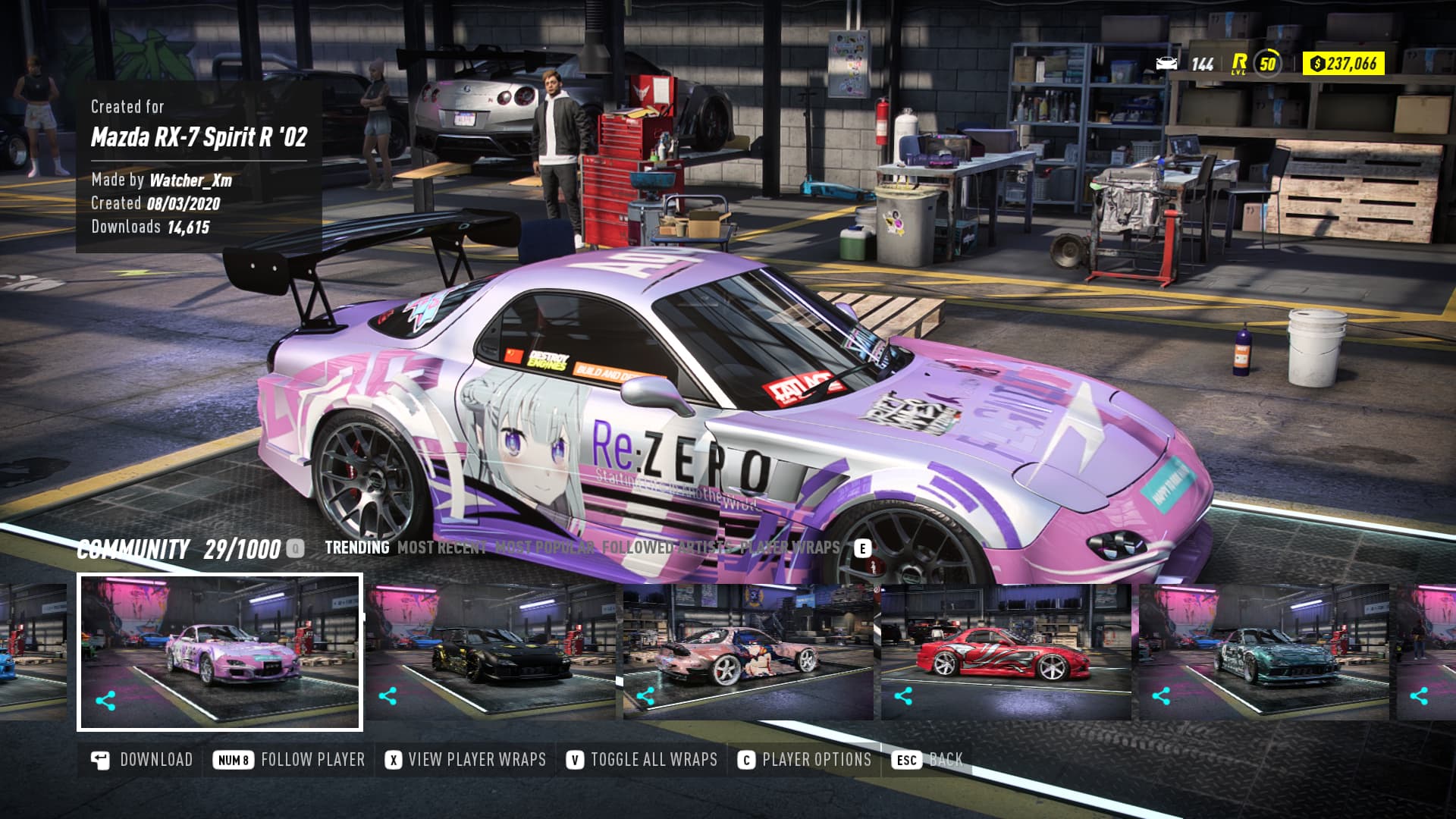Download the selected wrap

(143, 760)
